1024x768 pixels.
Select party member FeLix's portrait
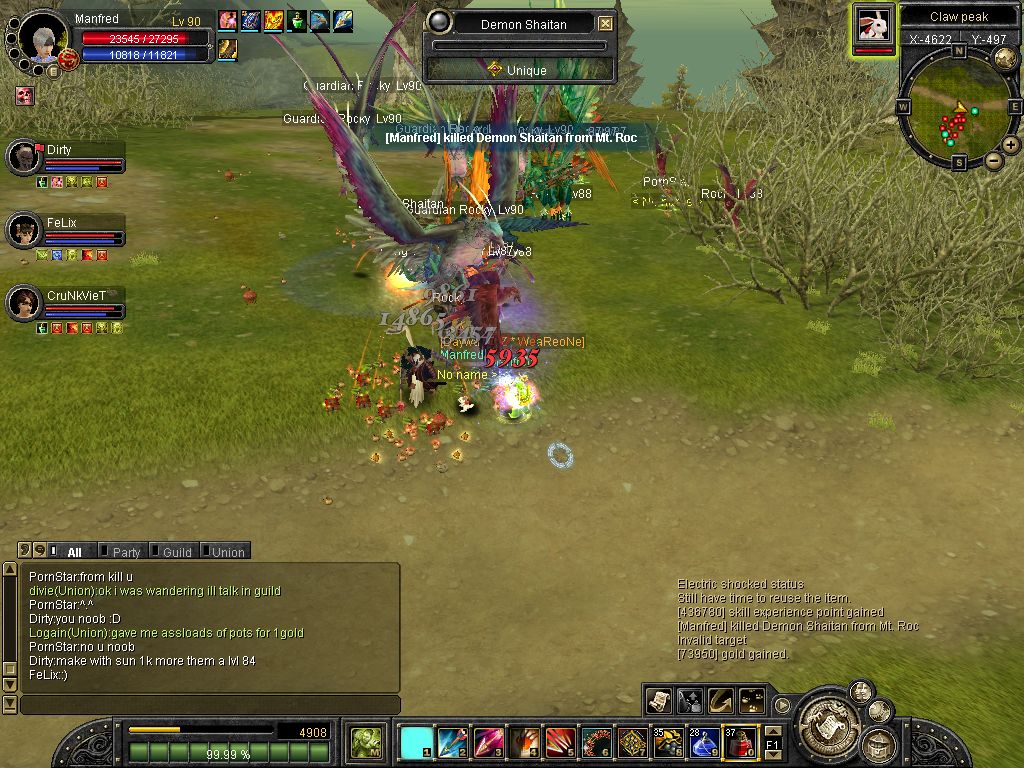coord(23,230)
